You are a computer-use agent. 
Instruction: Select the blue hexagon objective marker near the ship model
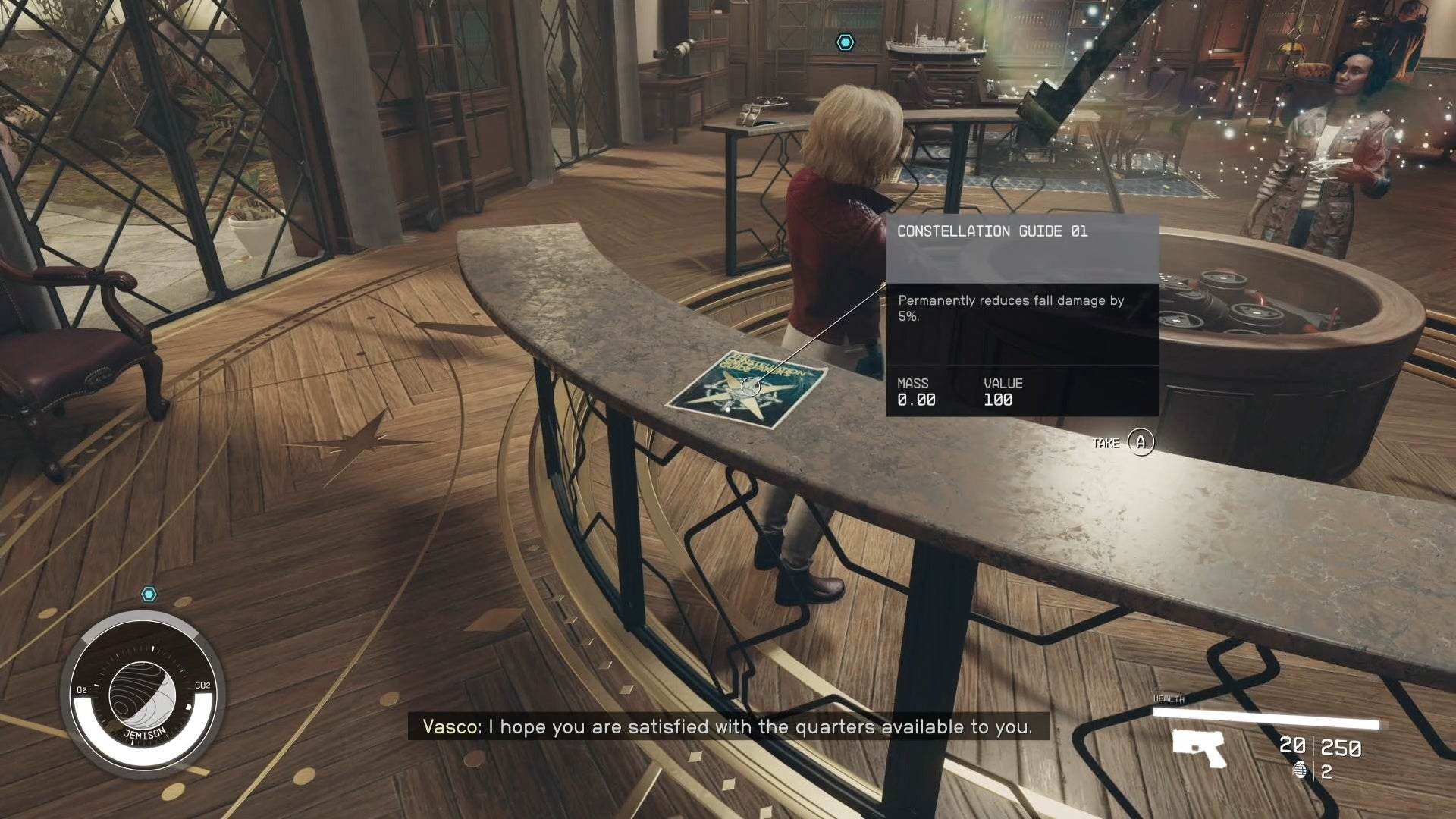[x=845, y=42]
